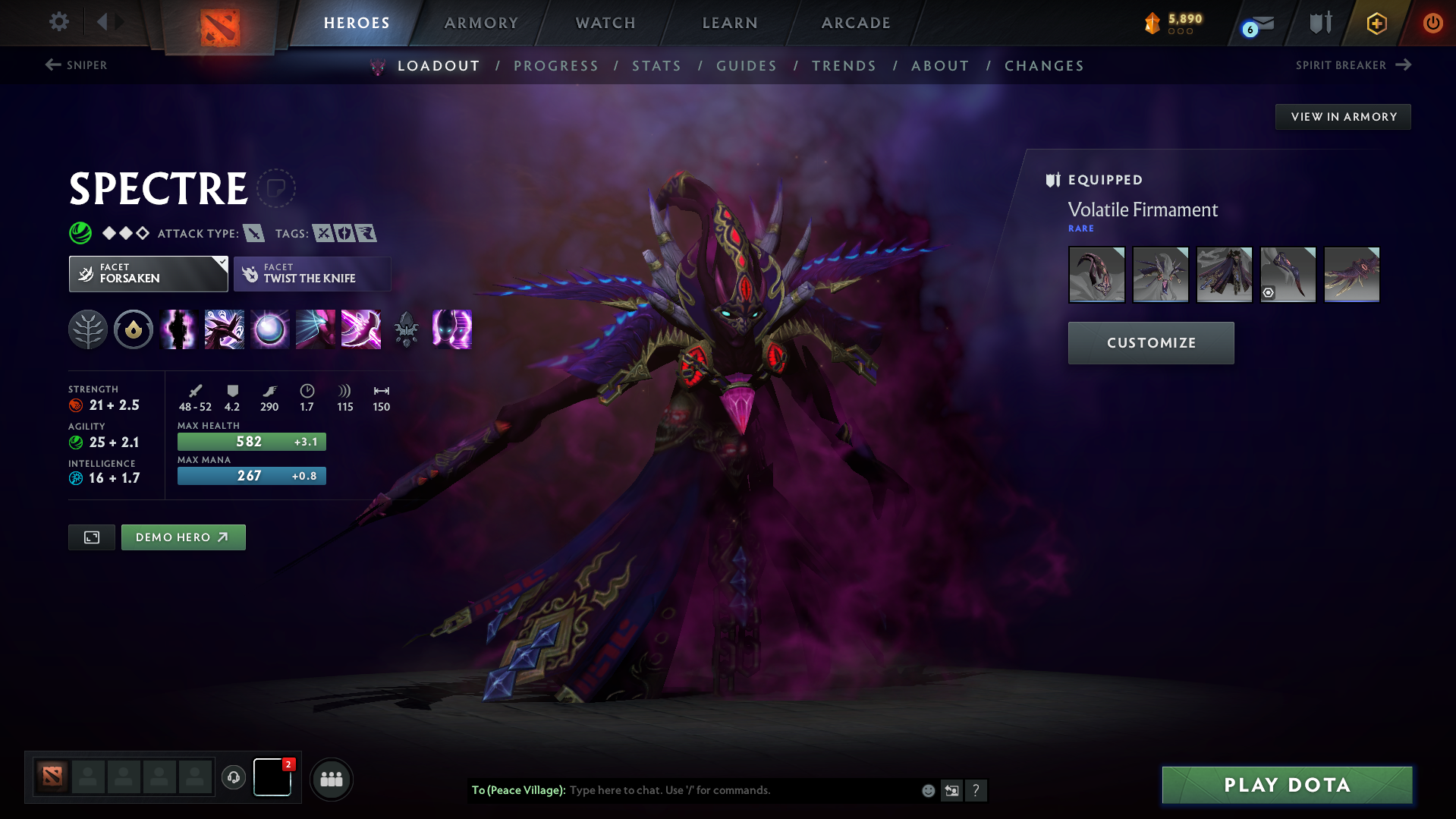Go back to Sniper via the arrow
Viewport: 1456px width, 819px height.
[52, 65]
